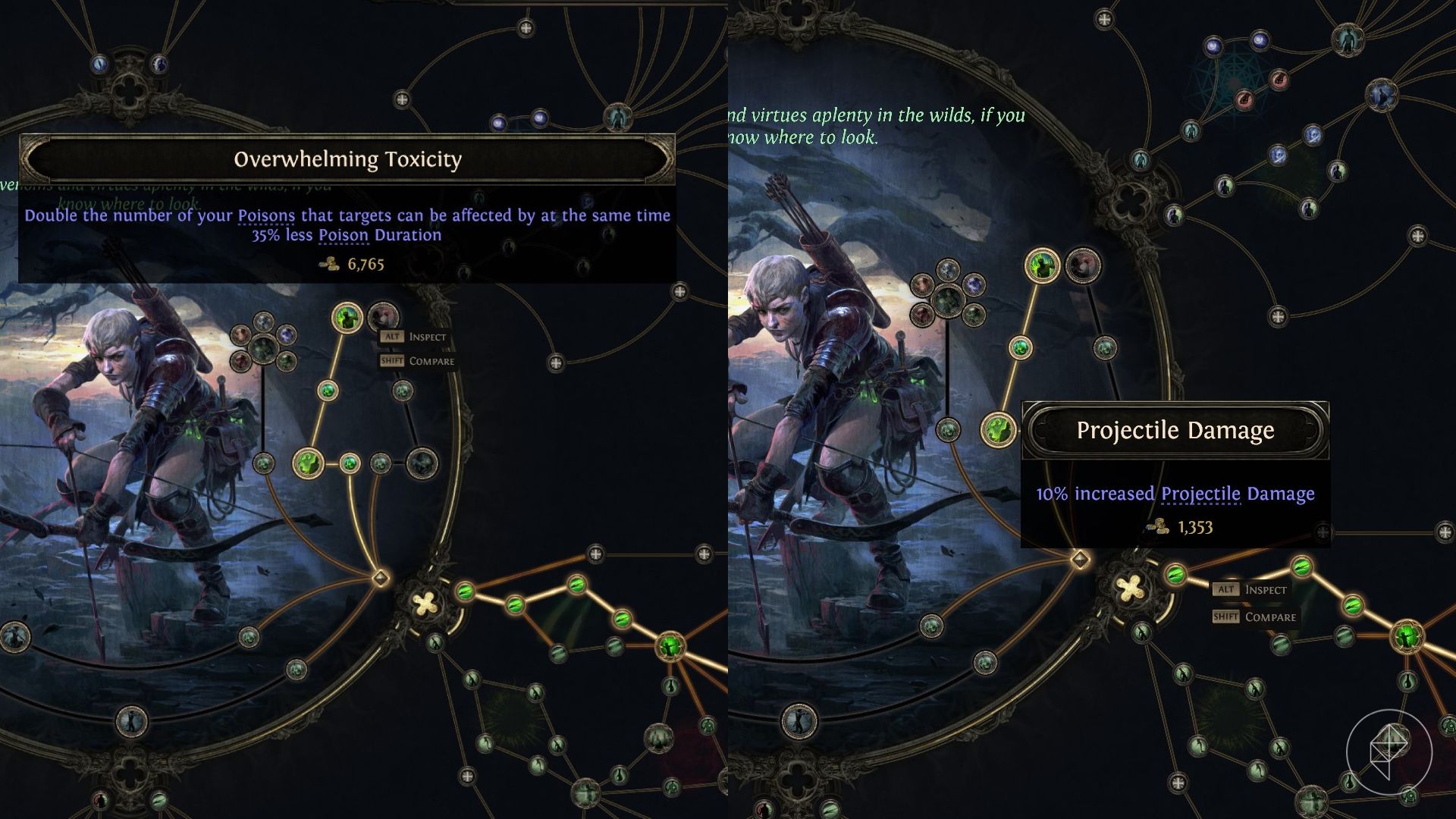This screenshot has height=819, width=1456.
Task: Click the purple node in the small cluster
Action: coord(287,334)
